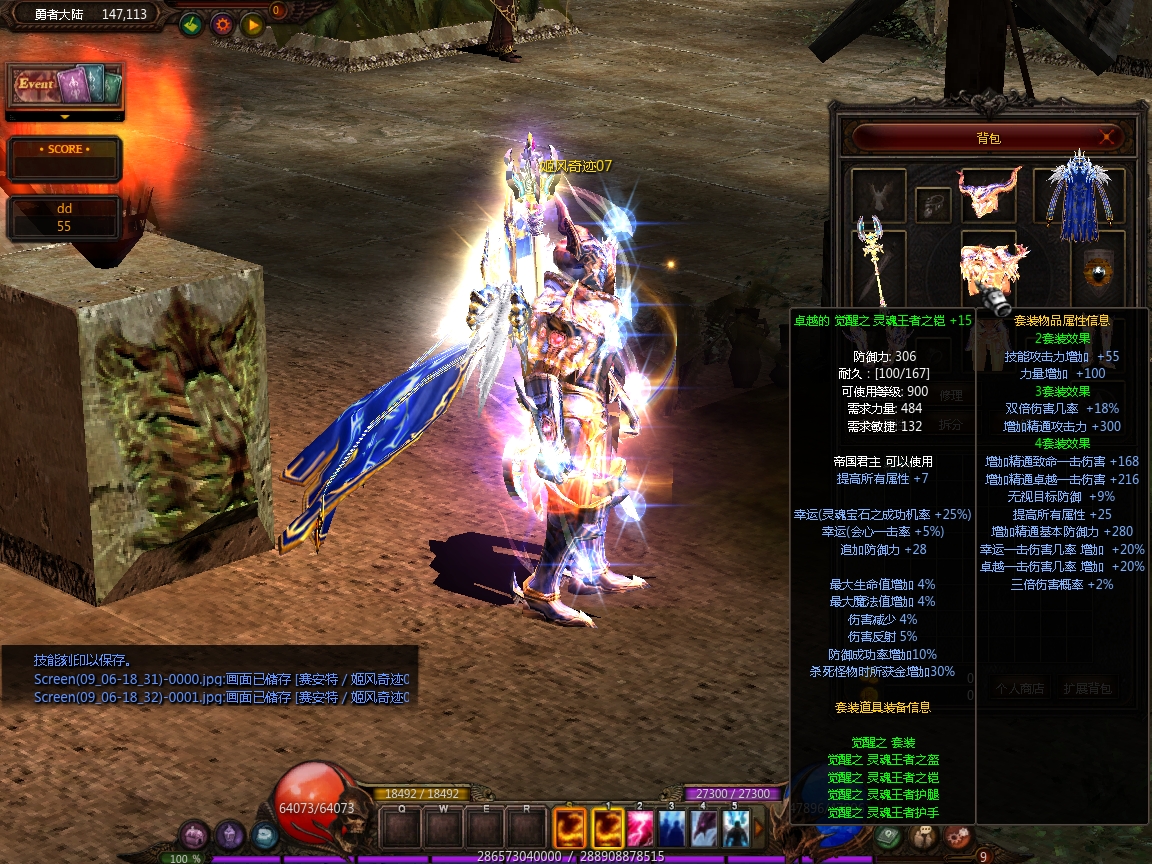Screen dimensions: 1152x864
Task: Activate the purple beast skill in slot 4
Action: (x=704, y=827)
